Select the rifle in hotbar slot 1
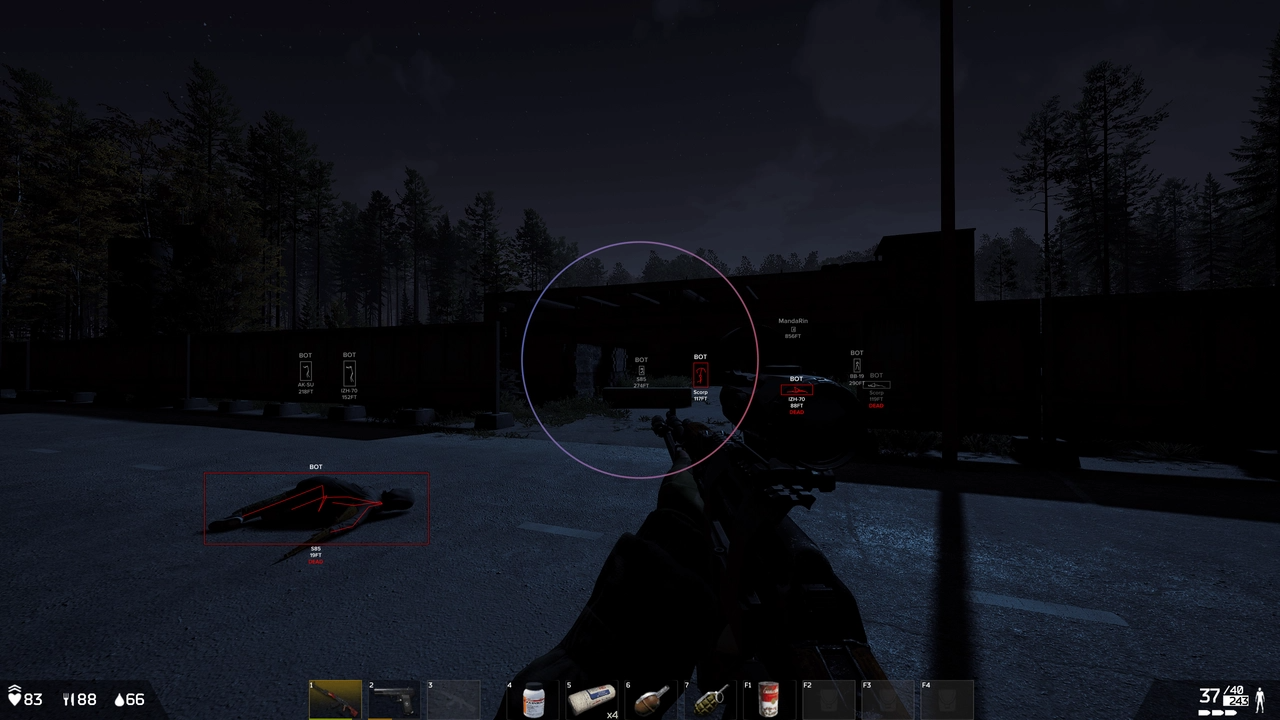The width and height of the screenshot is (1280, 720). (x=335, y=698)
